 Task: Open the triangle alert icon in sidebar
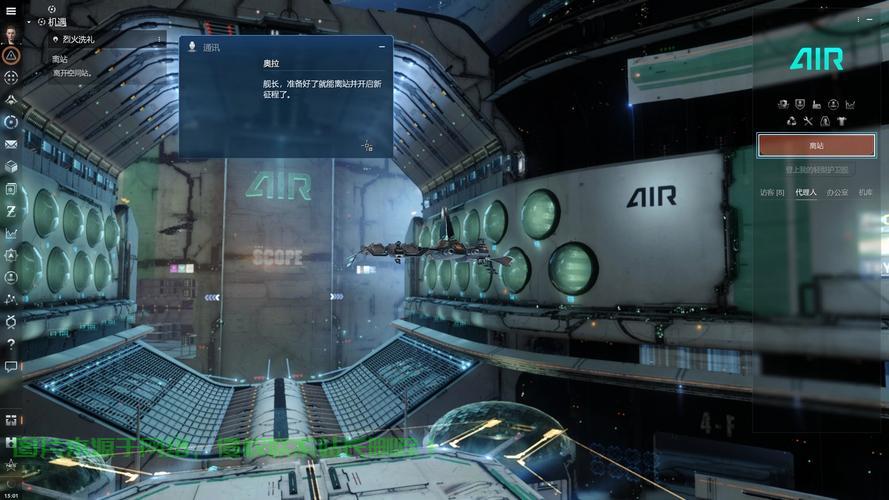tap(11, 55)
